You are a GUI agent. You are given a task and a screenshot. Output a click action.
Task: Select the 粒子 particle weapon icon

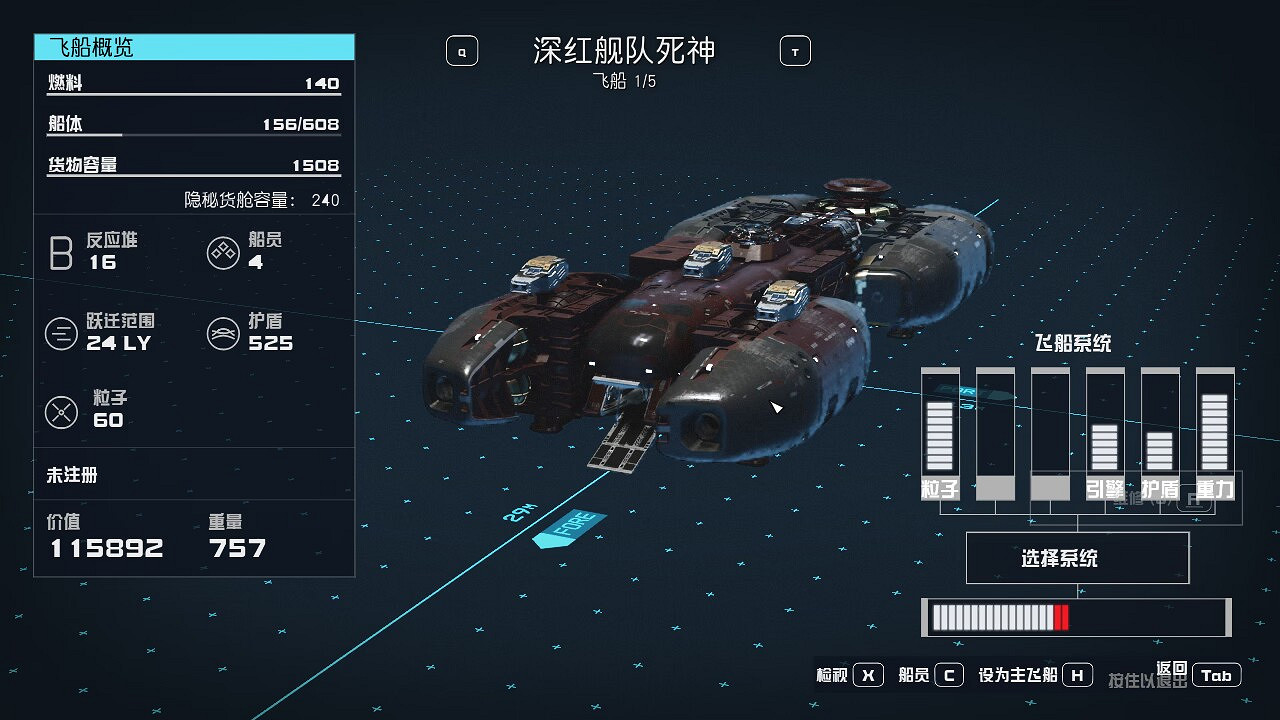coord(62,411)
